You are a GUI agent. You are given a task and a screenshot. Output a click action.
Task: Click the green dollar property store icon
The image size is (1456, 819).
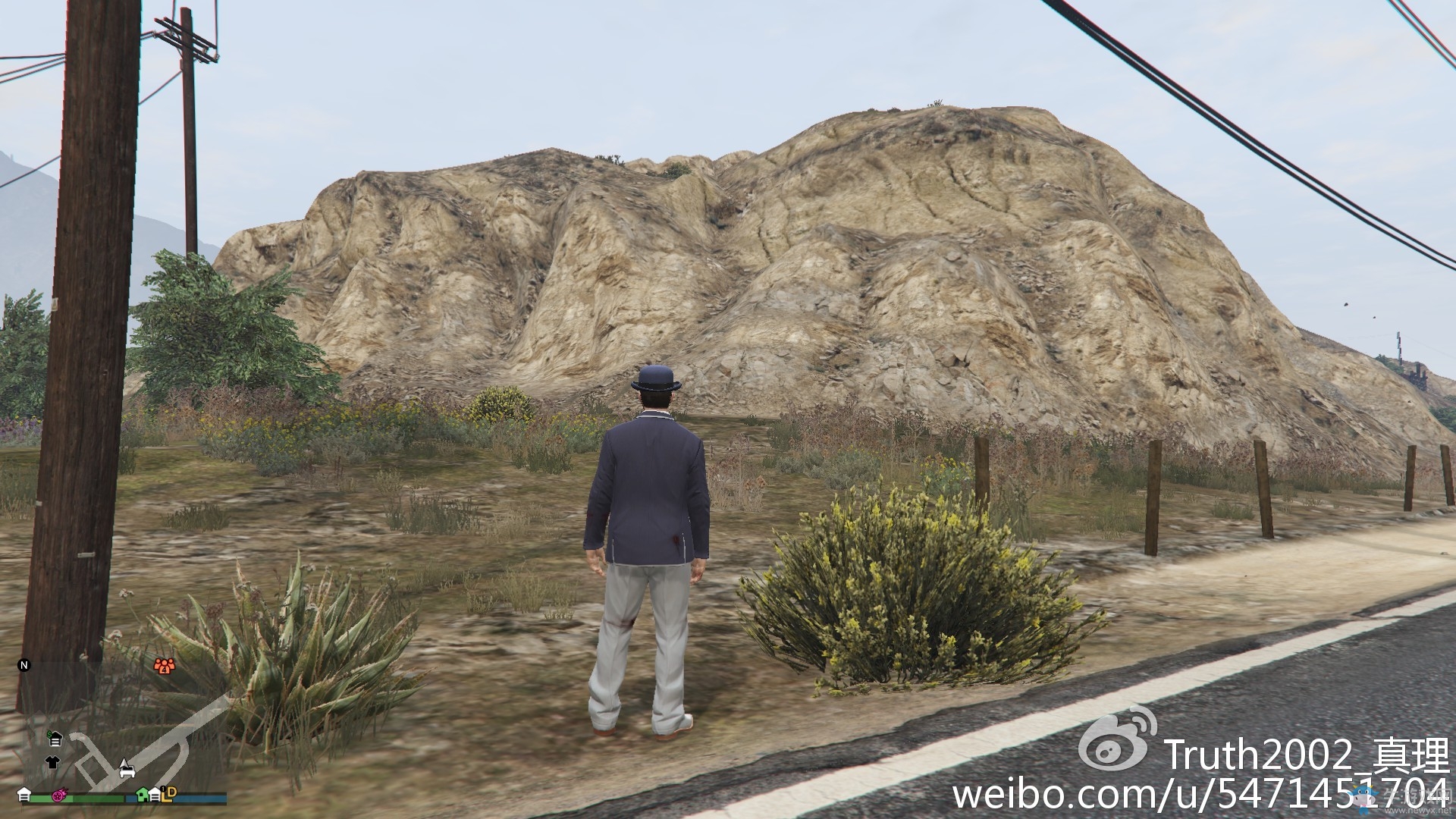tap(55, 739)
